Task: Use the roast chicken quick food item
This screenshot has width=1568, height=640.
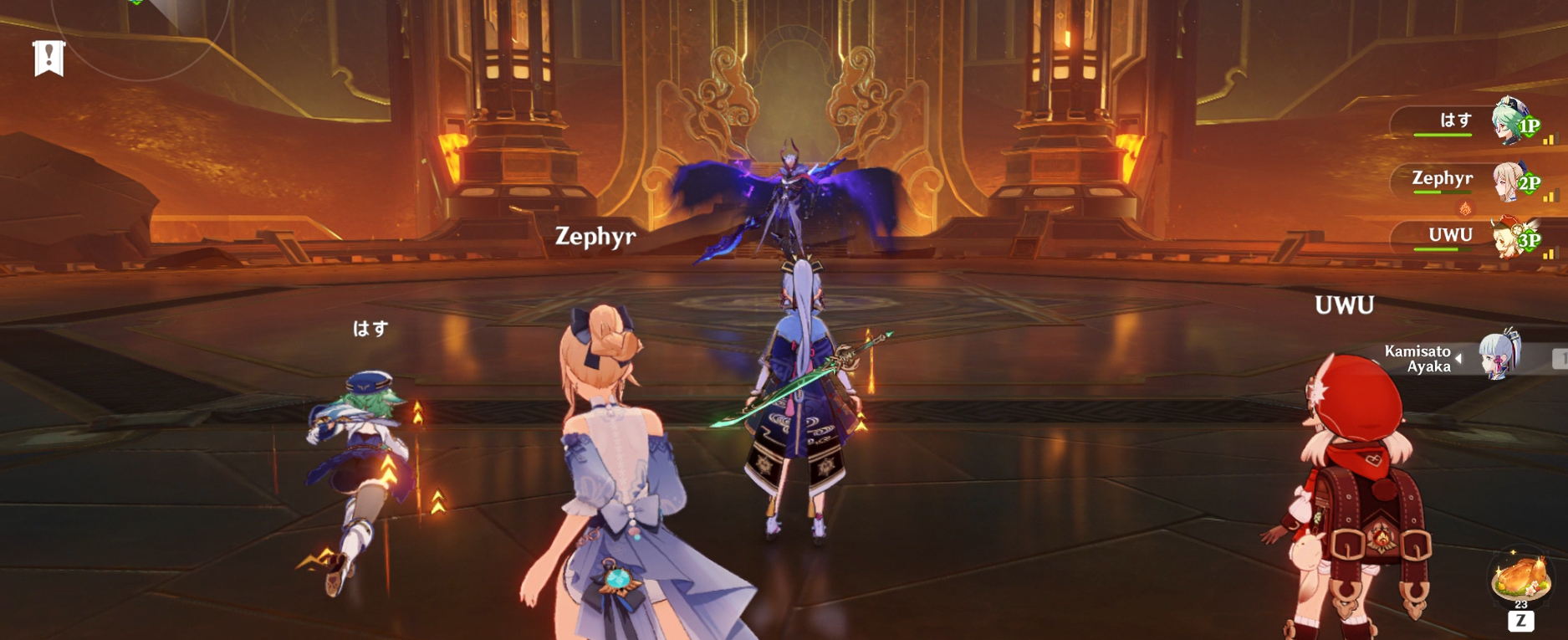Action: click(x=1521, y=577)
